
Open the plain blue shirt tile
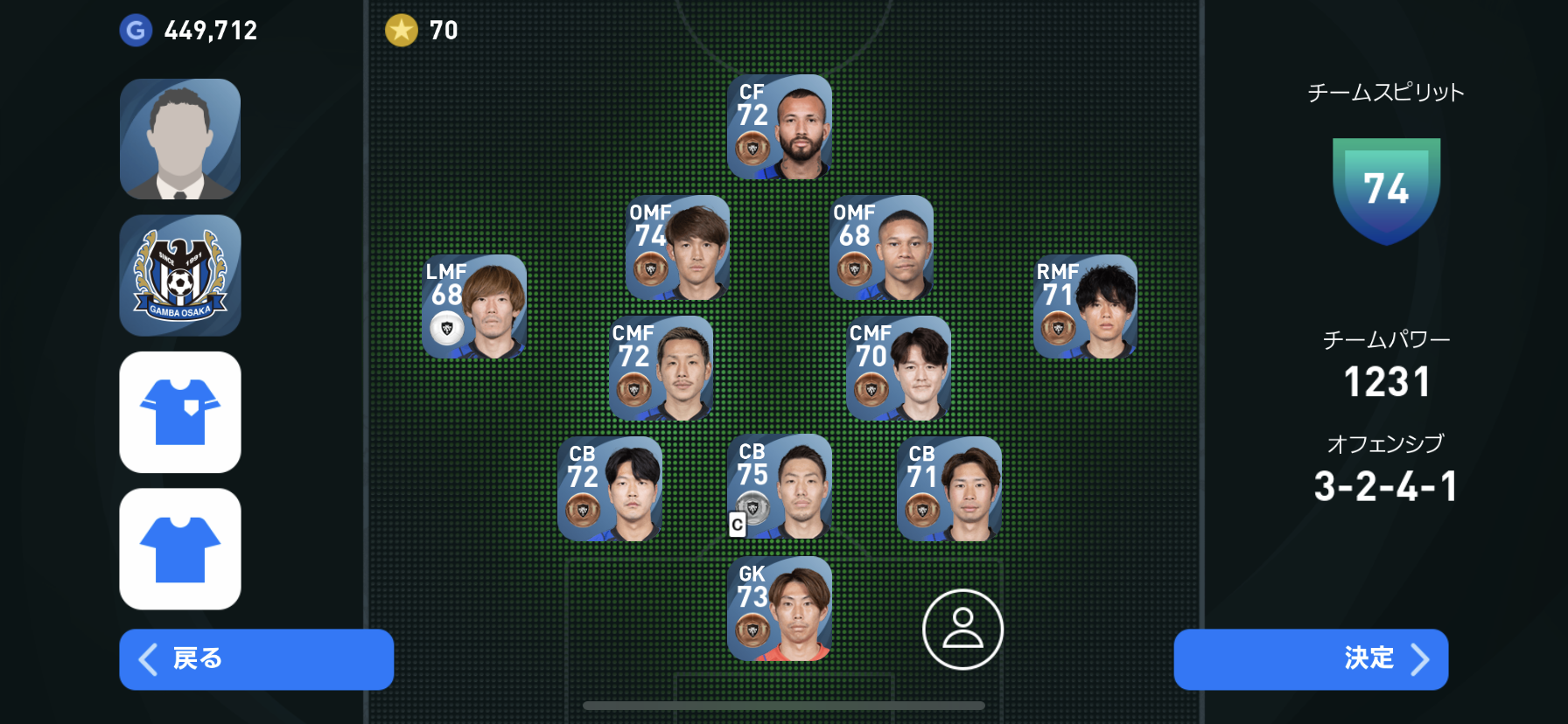pyautogui.click(x=180, y=548)
